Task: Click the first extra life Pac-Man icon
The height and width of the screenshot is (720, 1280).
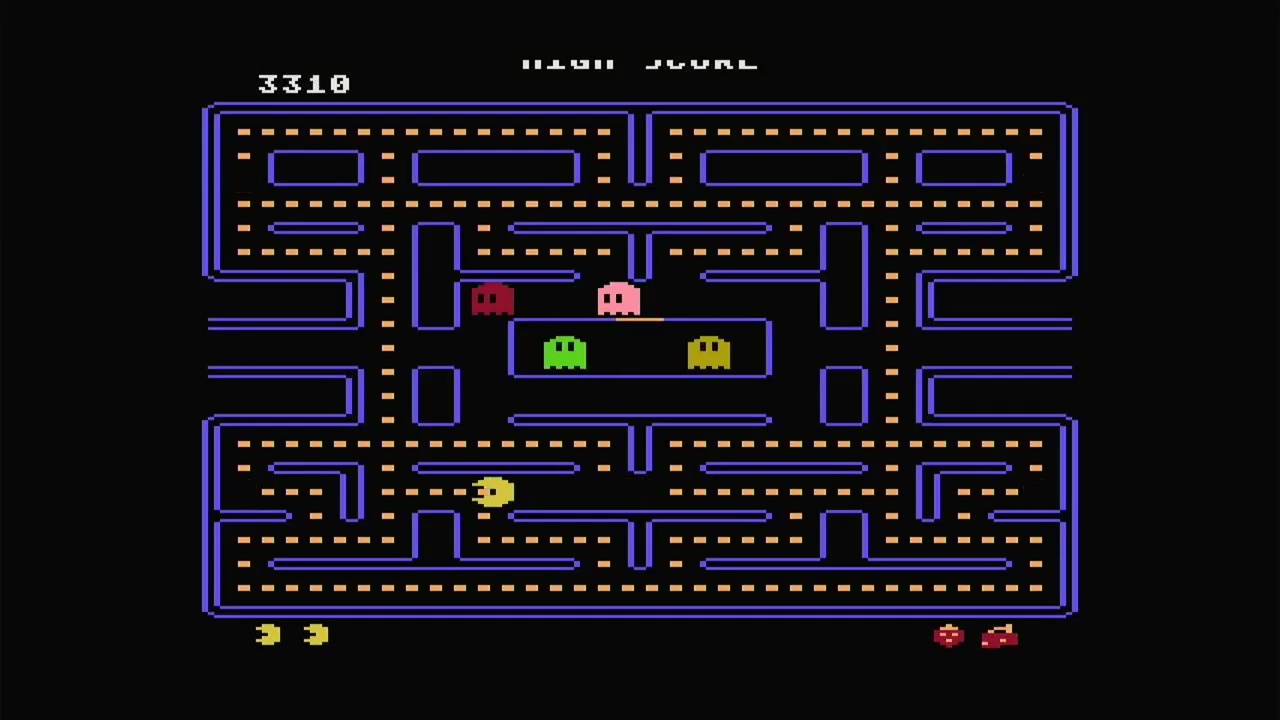Action: [x=267, y=635]
